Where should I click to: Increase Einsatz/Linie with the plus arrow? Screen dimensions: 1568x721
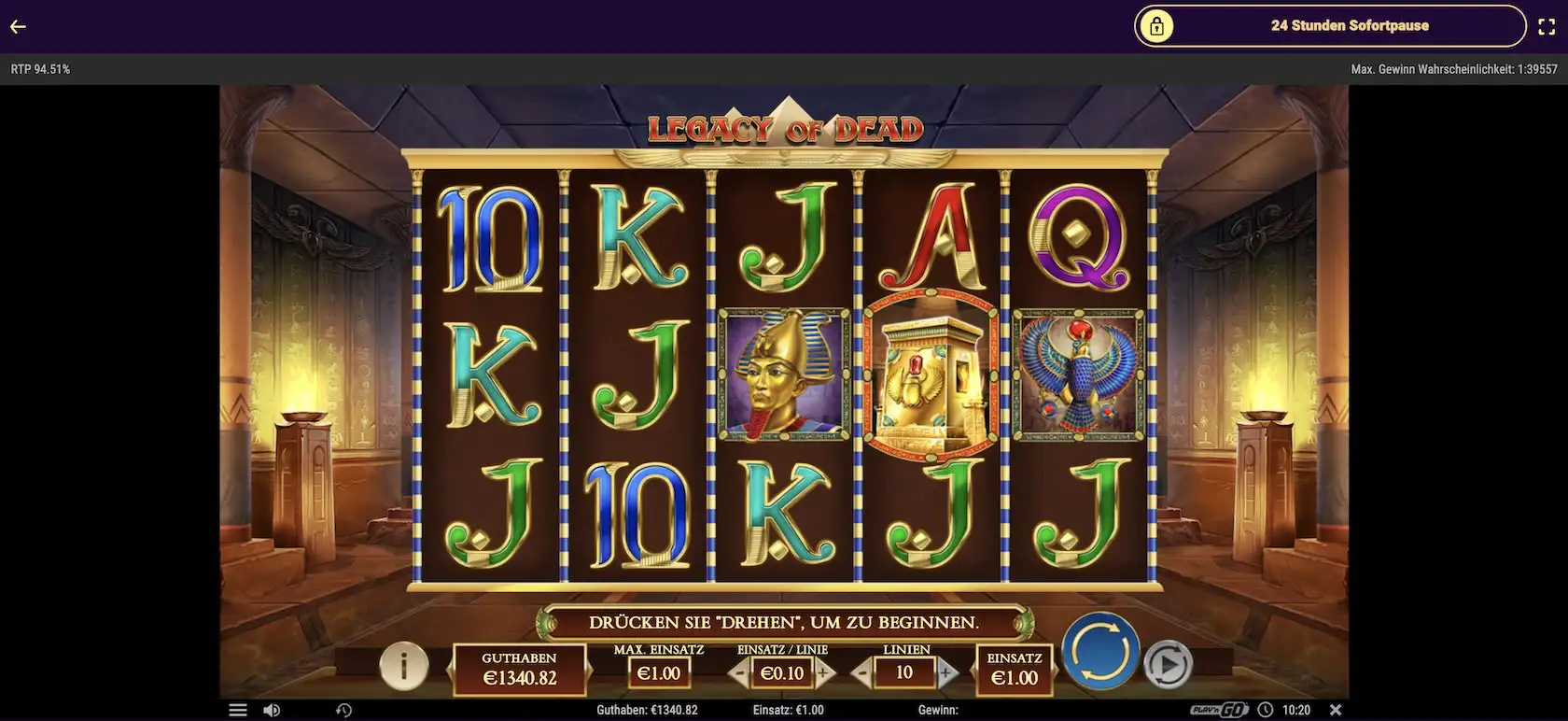tap(822, 671)
